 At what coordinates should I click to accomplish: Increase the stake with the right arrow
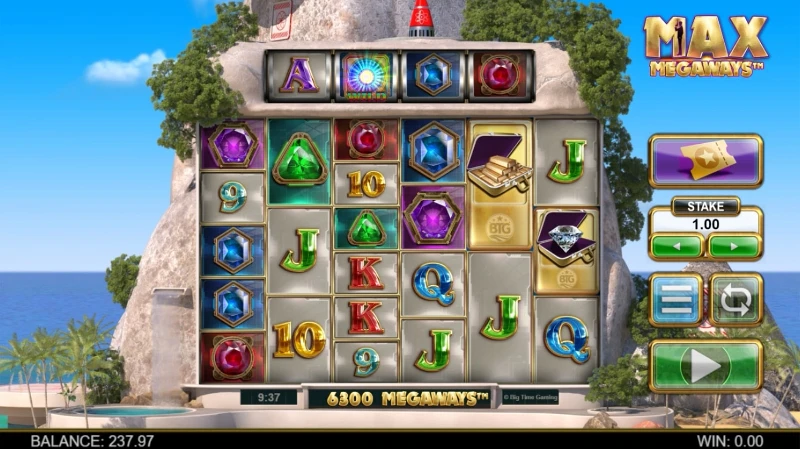(734, 245)
